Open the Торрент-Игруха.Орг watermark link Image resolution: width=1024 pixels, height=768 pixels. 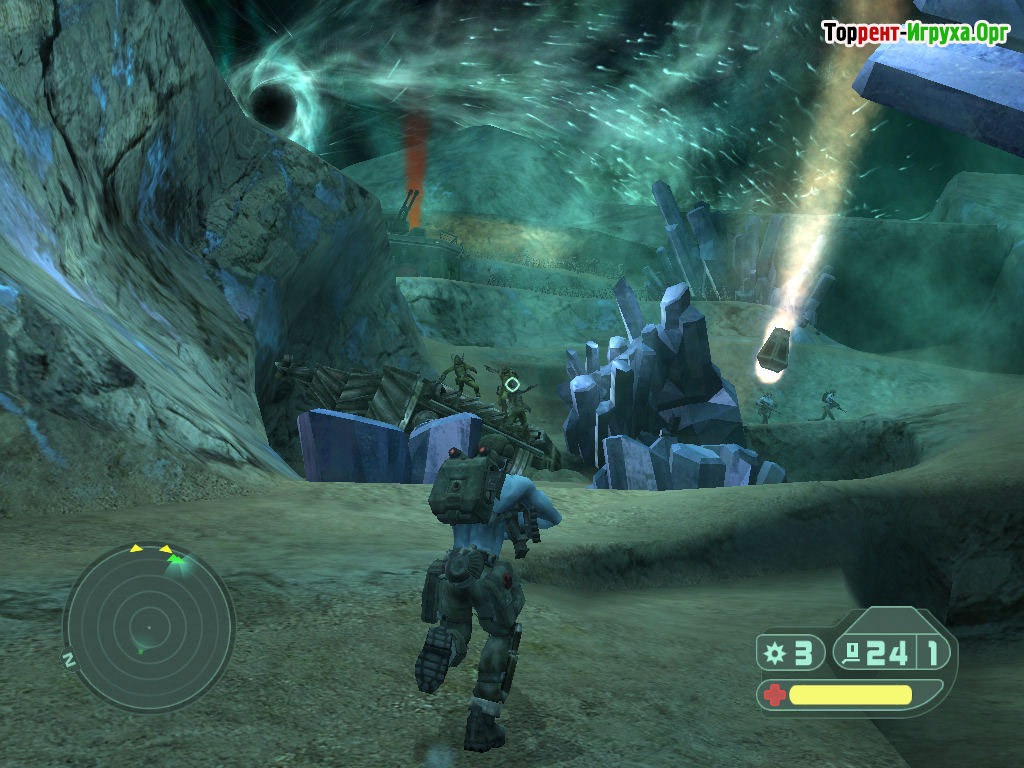(915, 33)
